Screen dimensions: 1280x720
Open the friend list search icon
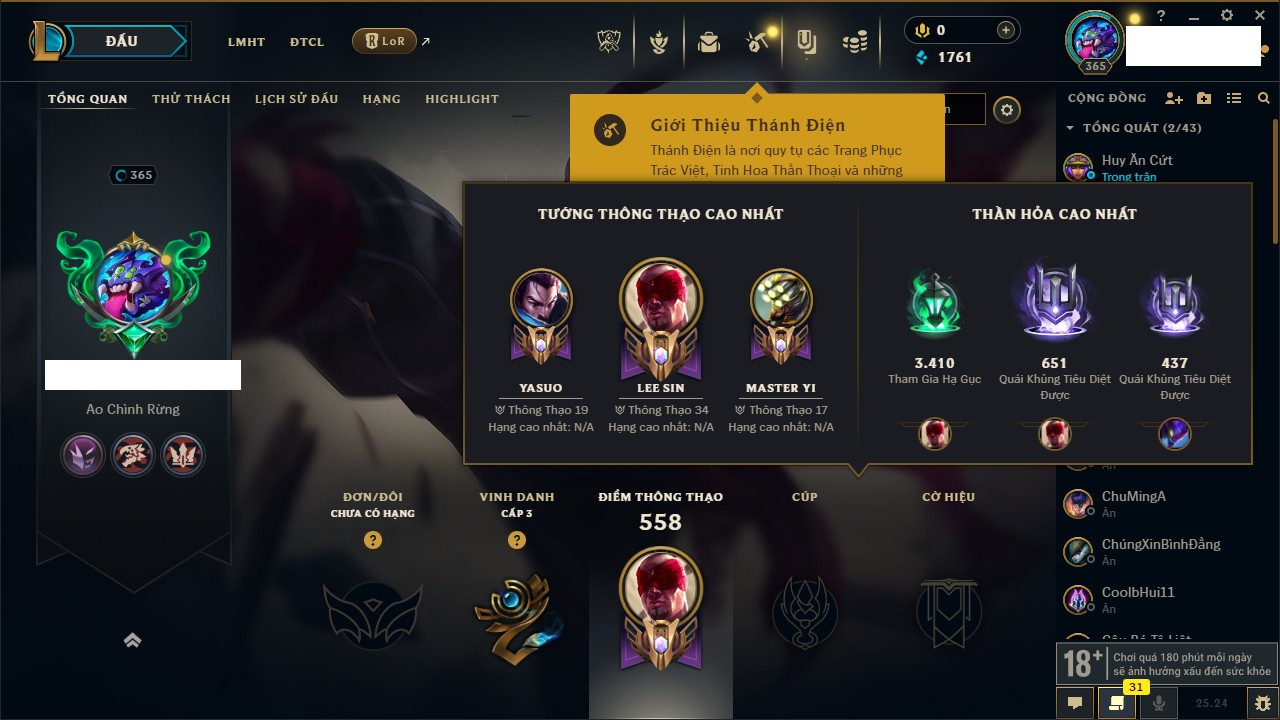(x=1264, y=98)
